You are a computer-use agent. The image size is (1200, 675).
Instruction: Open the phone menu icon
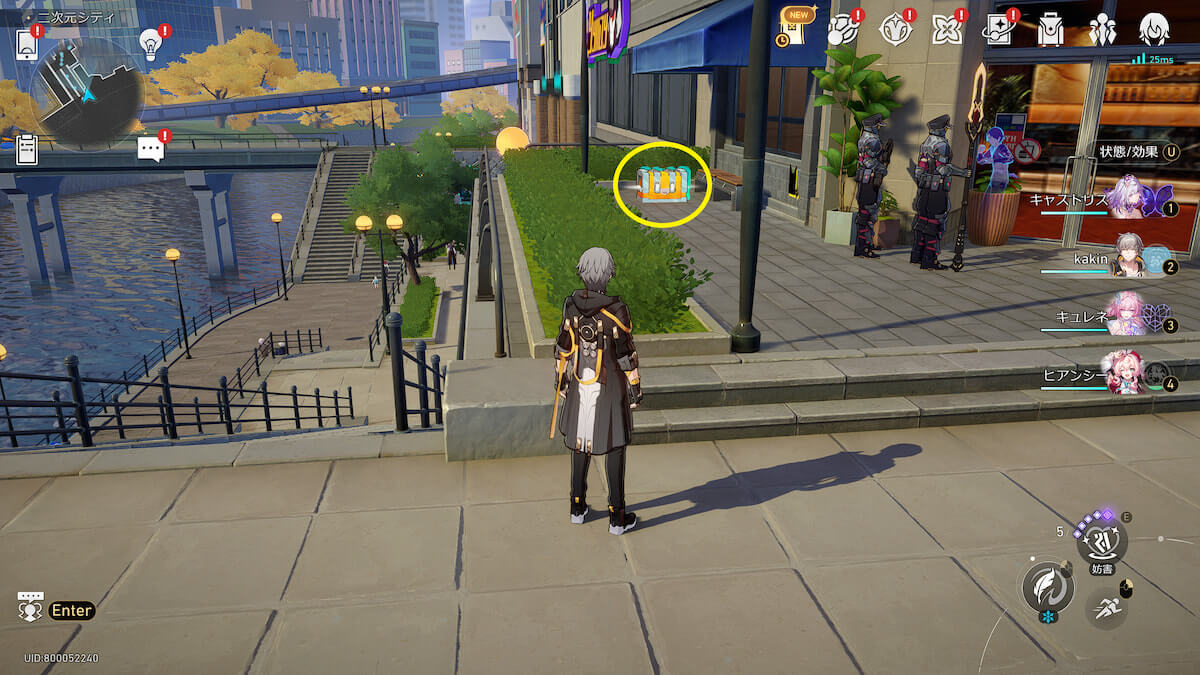click(x=27, y=44)
